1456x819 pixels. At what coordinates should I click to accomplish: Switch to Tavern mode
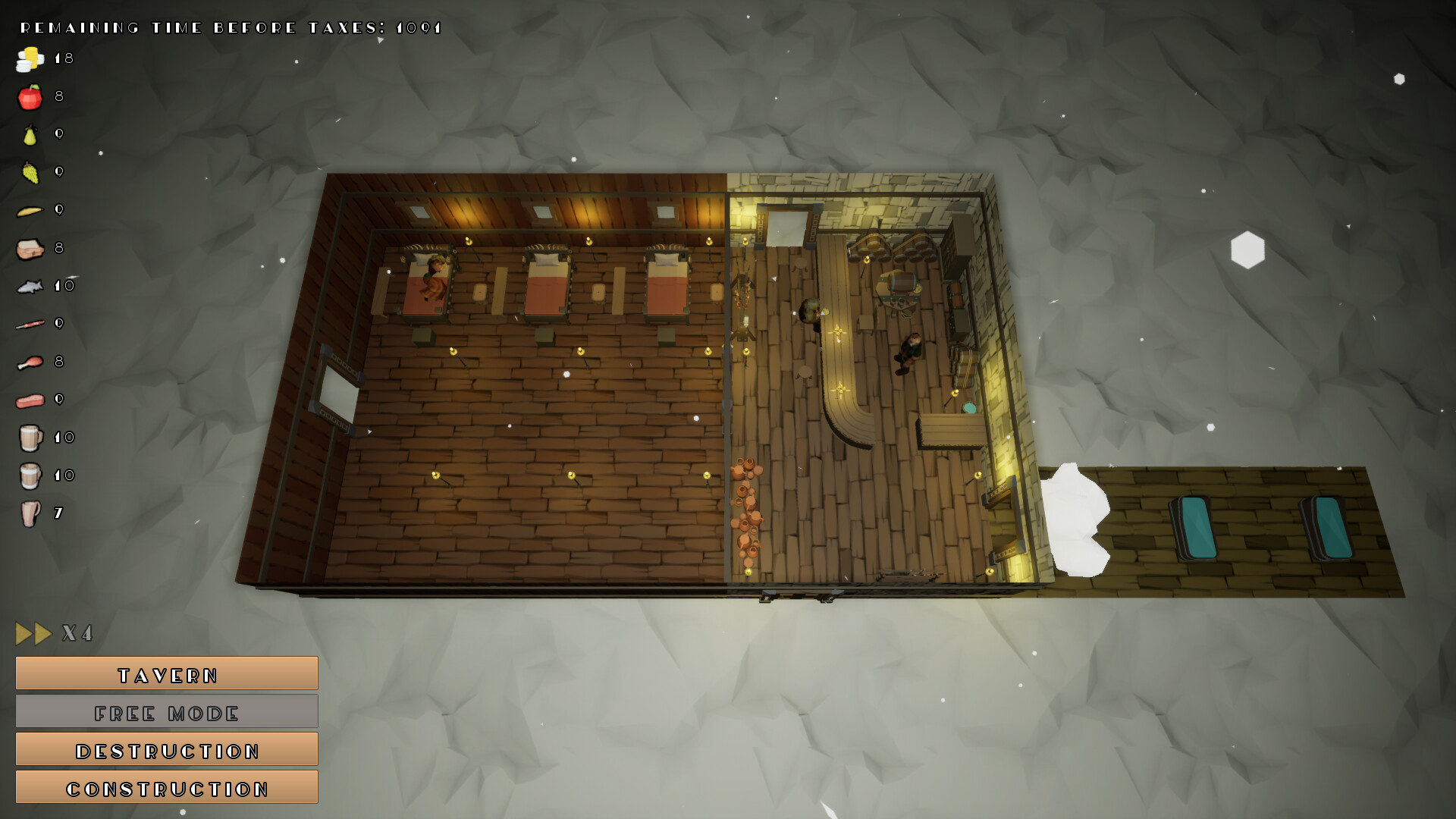point(166,673)
